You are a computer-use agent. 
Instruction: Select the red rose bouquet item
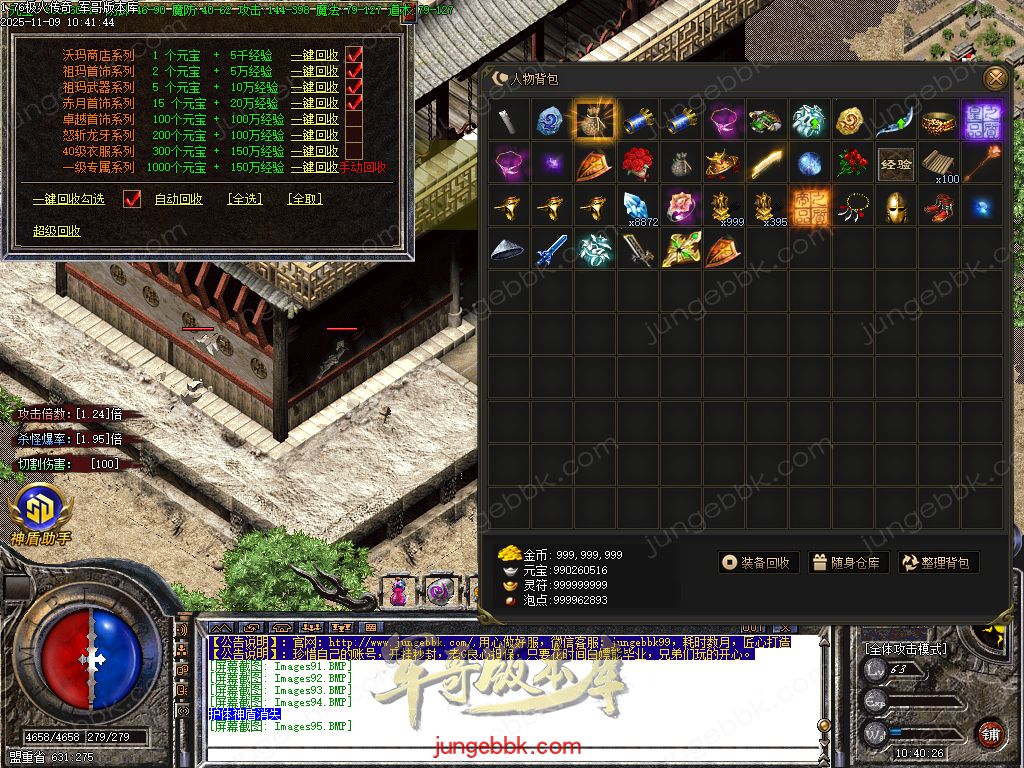pos(639,163)
